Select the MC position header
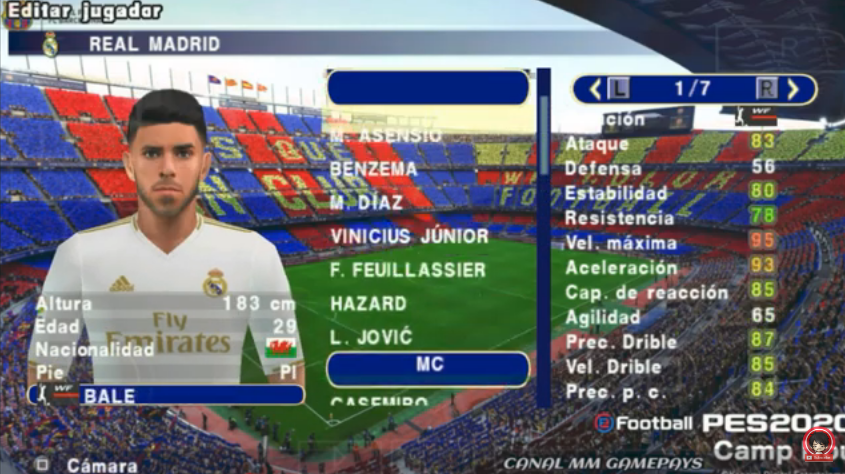 (x=428, y=367)
